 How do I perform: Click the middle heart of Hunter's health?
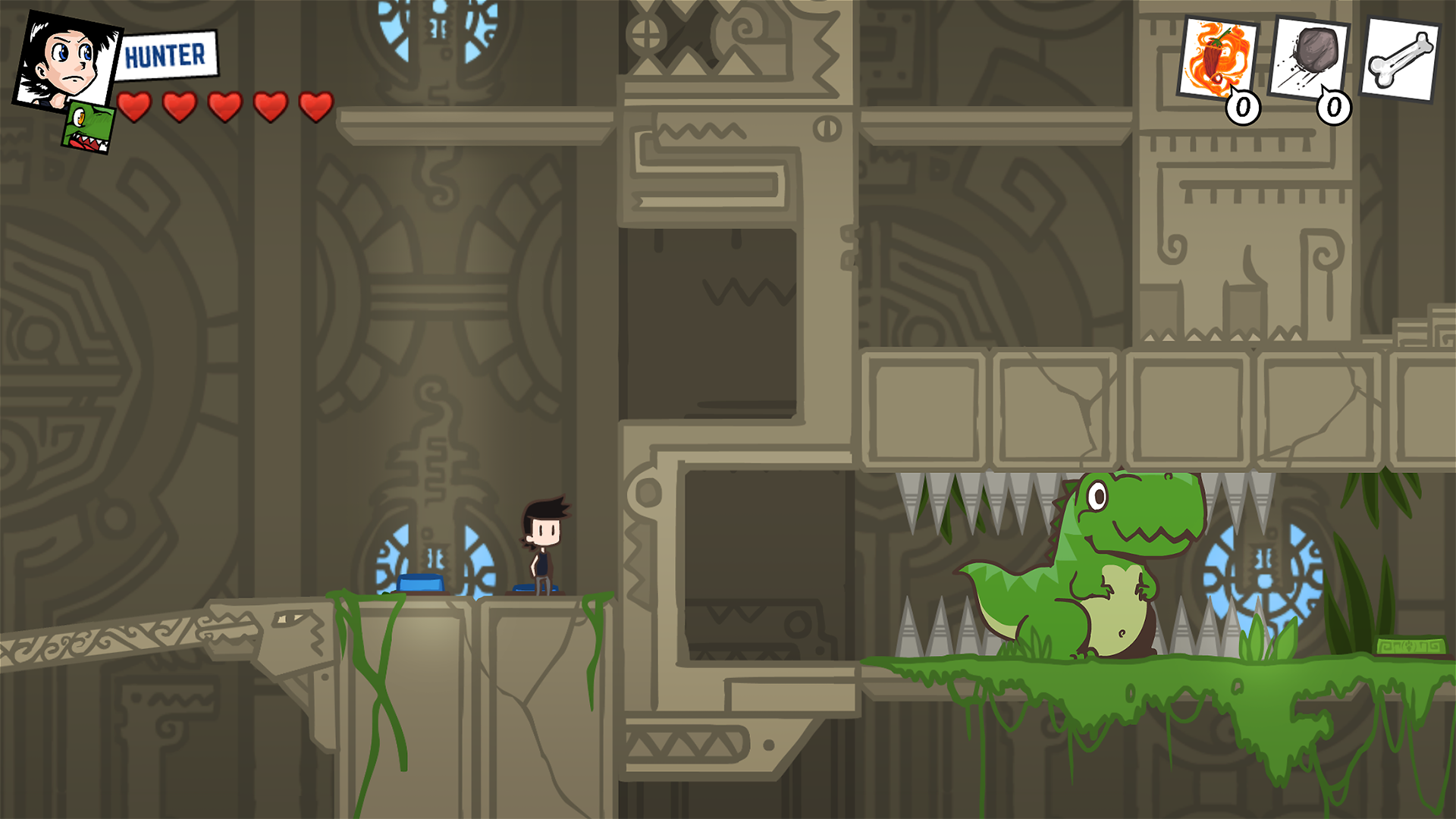click(223, 106)
